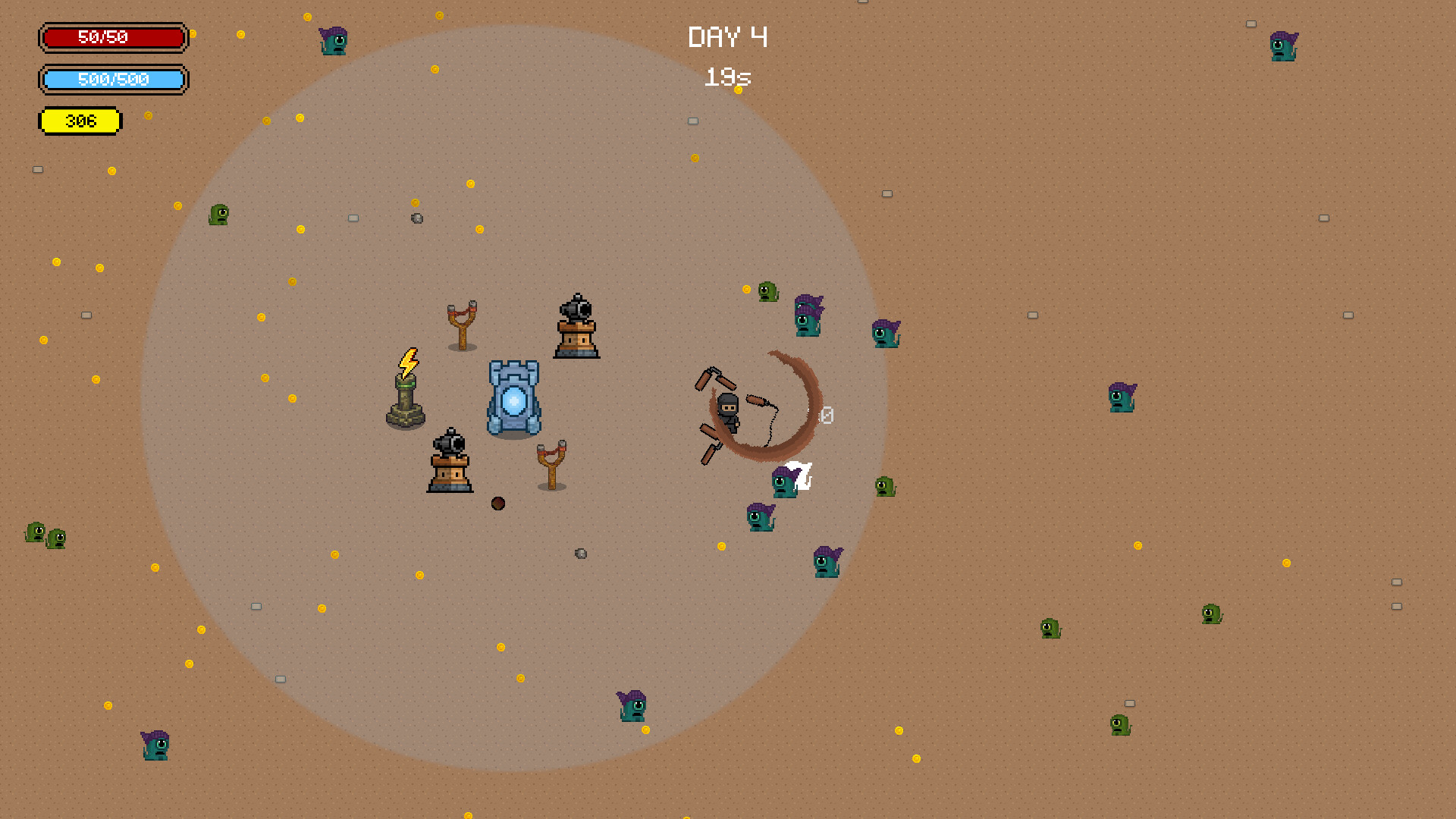Select the lightning bolt tesla tower
This screenshot has width=1456, height=819.
tap(406, 394)
